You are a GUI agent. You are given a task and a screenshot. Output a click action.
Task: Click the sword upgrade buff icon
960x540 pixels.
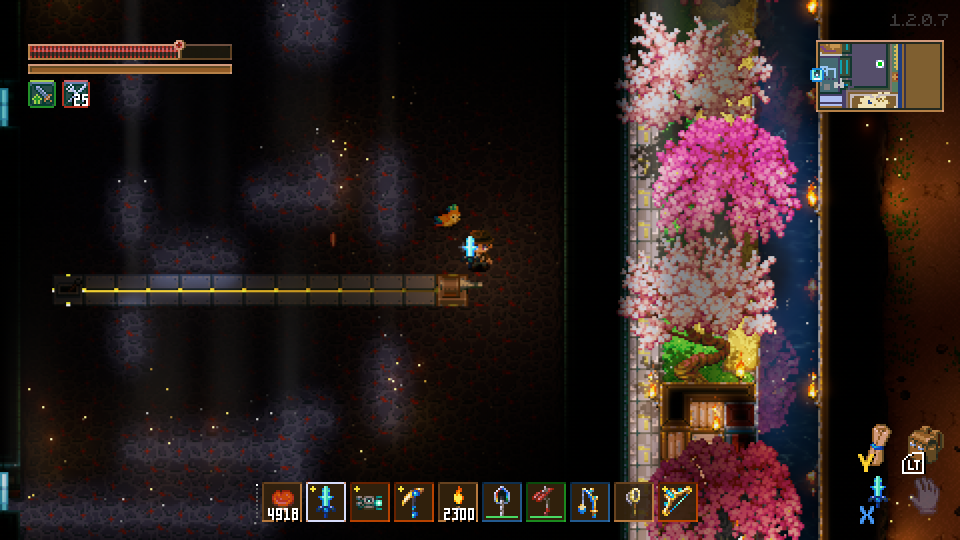42,94
